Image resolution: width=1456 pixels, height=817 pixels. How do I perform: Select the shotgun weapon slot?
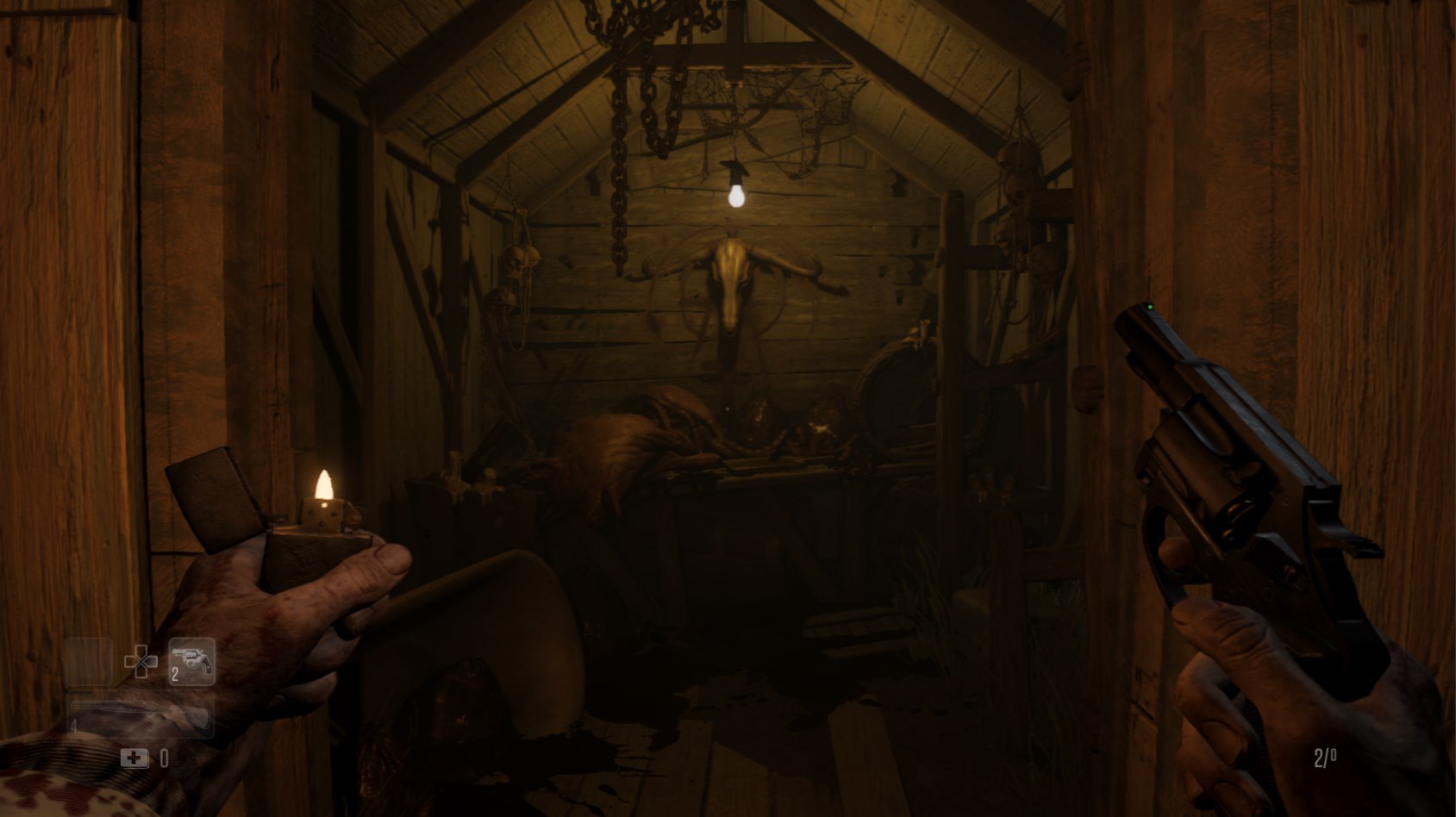141,714
